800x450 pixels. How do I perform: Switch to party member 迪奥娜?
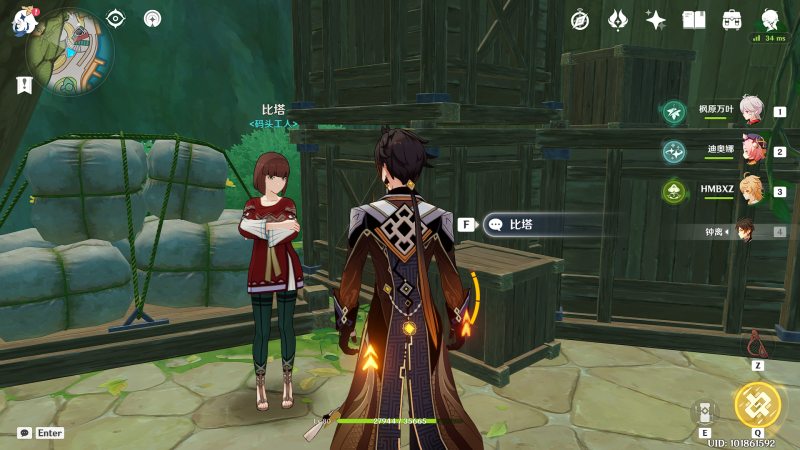pyautogui.click(x=752, y=151)
